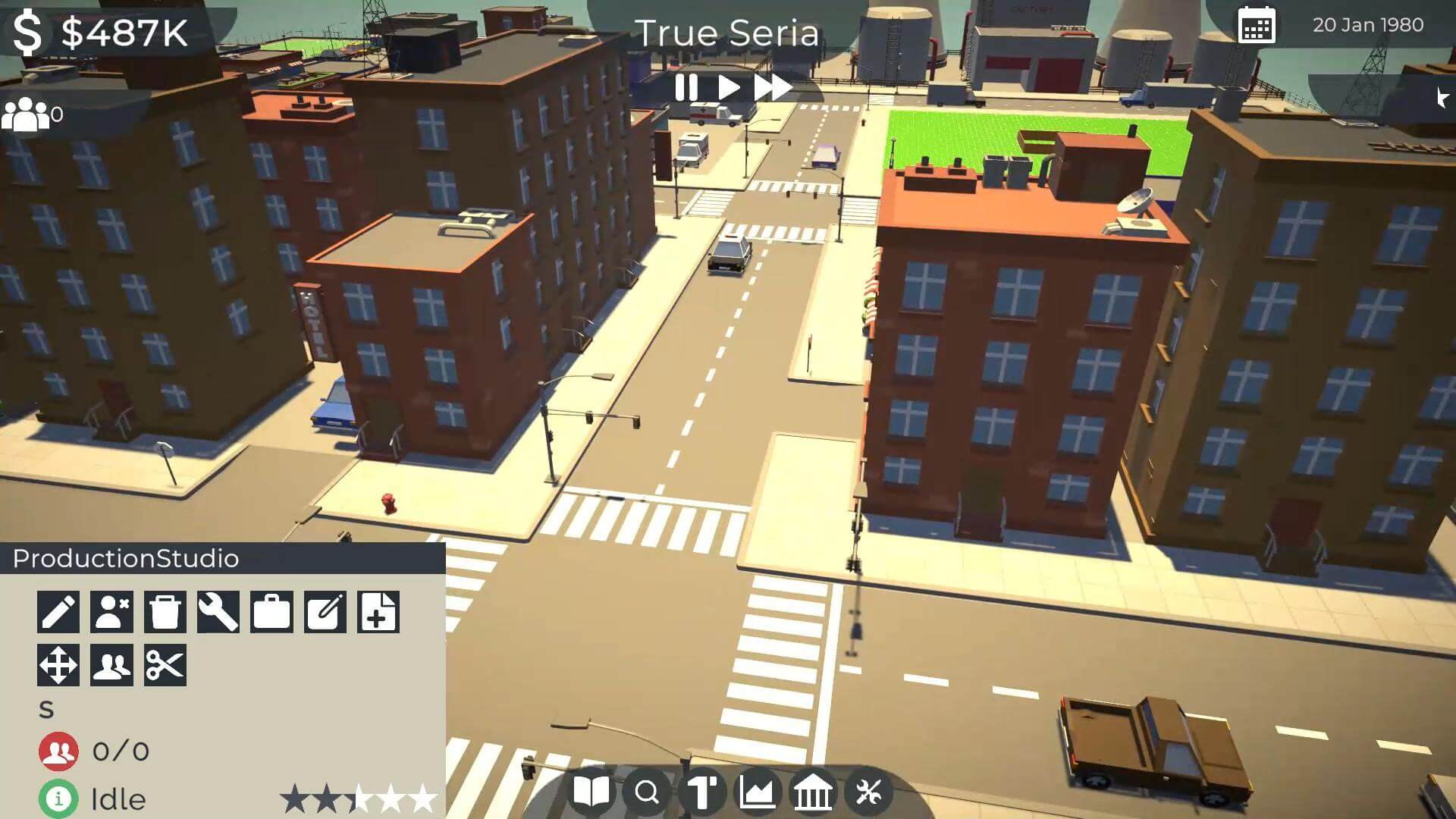Click the notepad with pen icon
Screen dimensions: 1456x819
325,612
